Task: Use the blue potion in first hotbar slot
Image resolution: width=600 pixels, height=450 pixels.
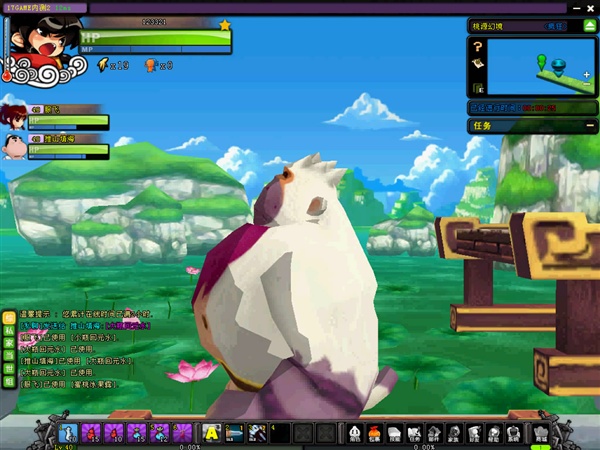Action: click(69, 433)
